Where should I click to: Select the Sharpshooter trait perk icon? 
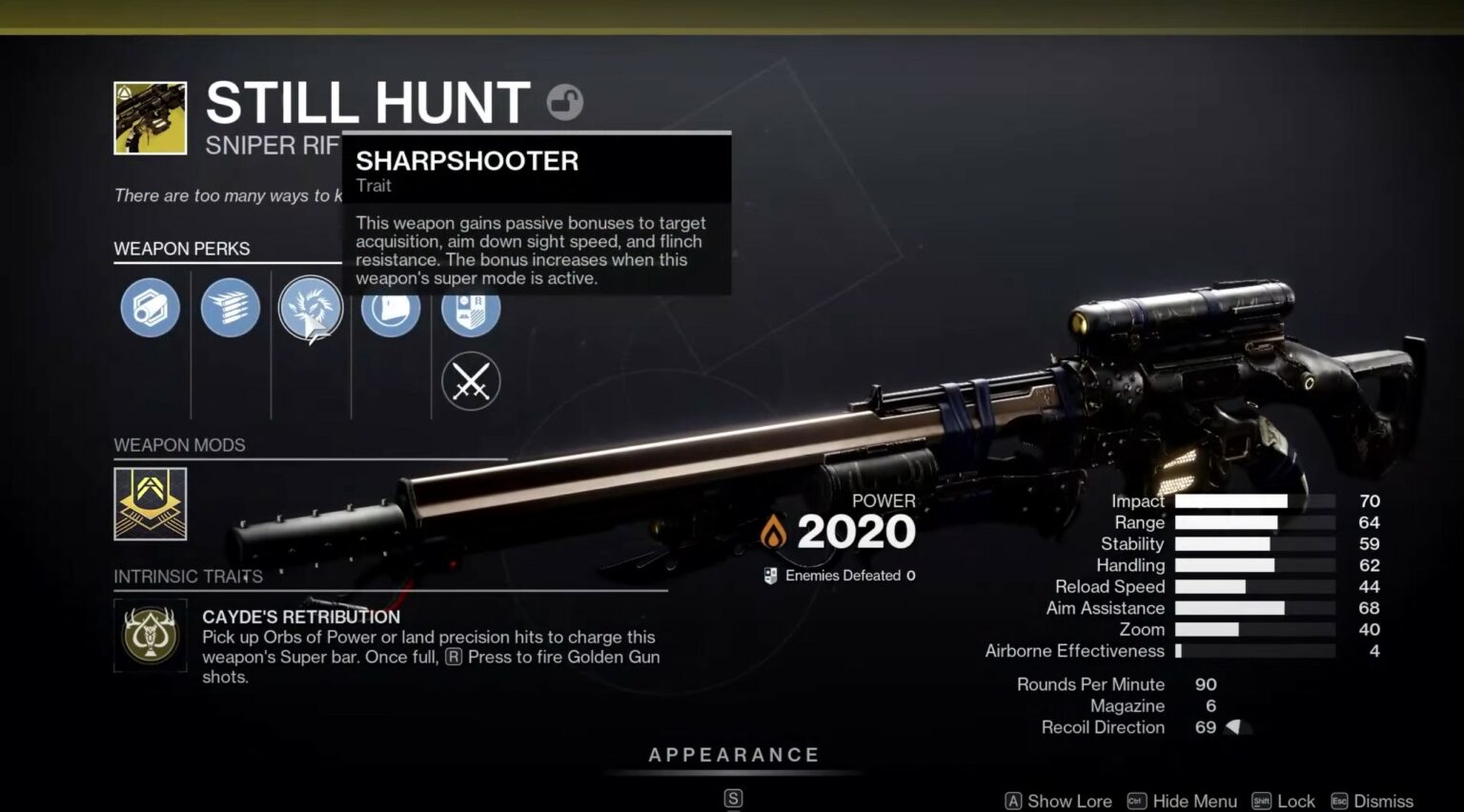[x=310, y=308]
